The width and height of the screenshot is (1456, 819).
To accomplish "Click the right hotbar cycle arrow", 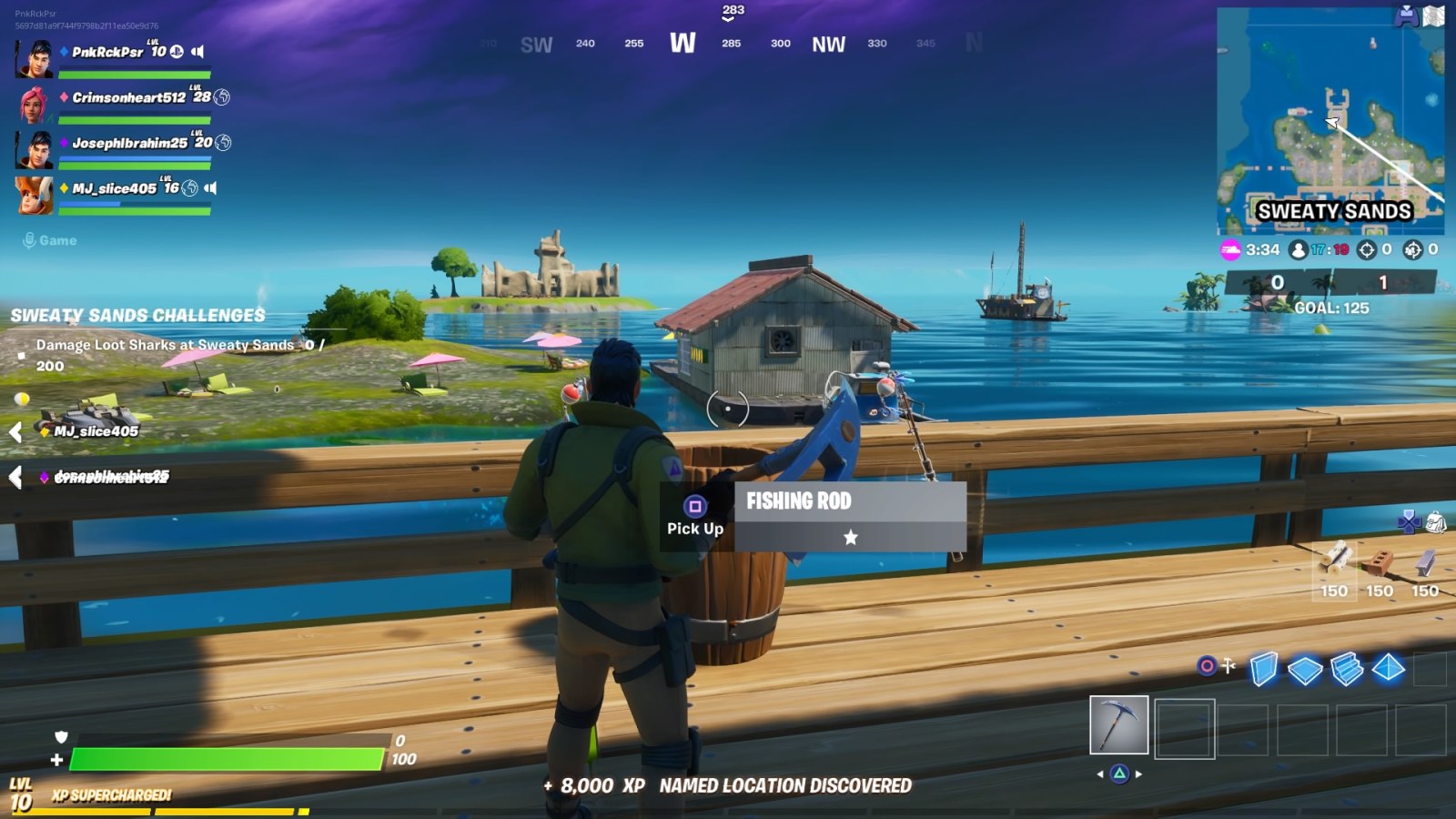I will [x=1138, y=774].
